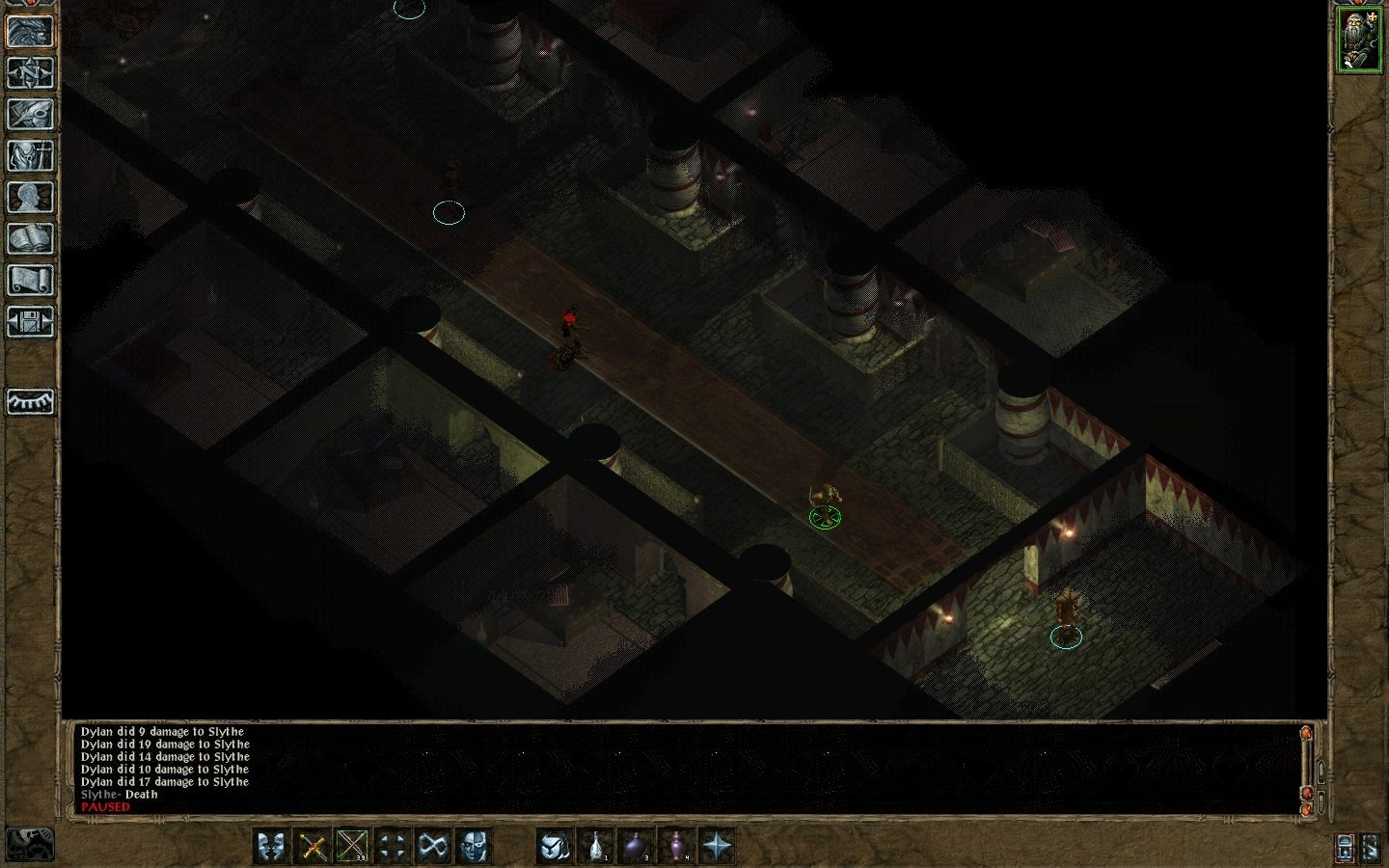Select the bearded character portrait
Viewport: 1389px width, 868px height.
[1358, 40]
